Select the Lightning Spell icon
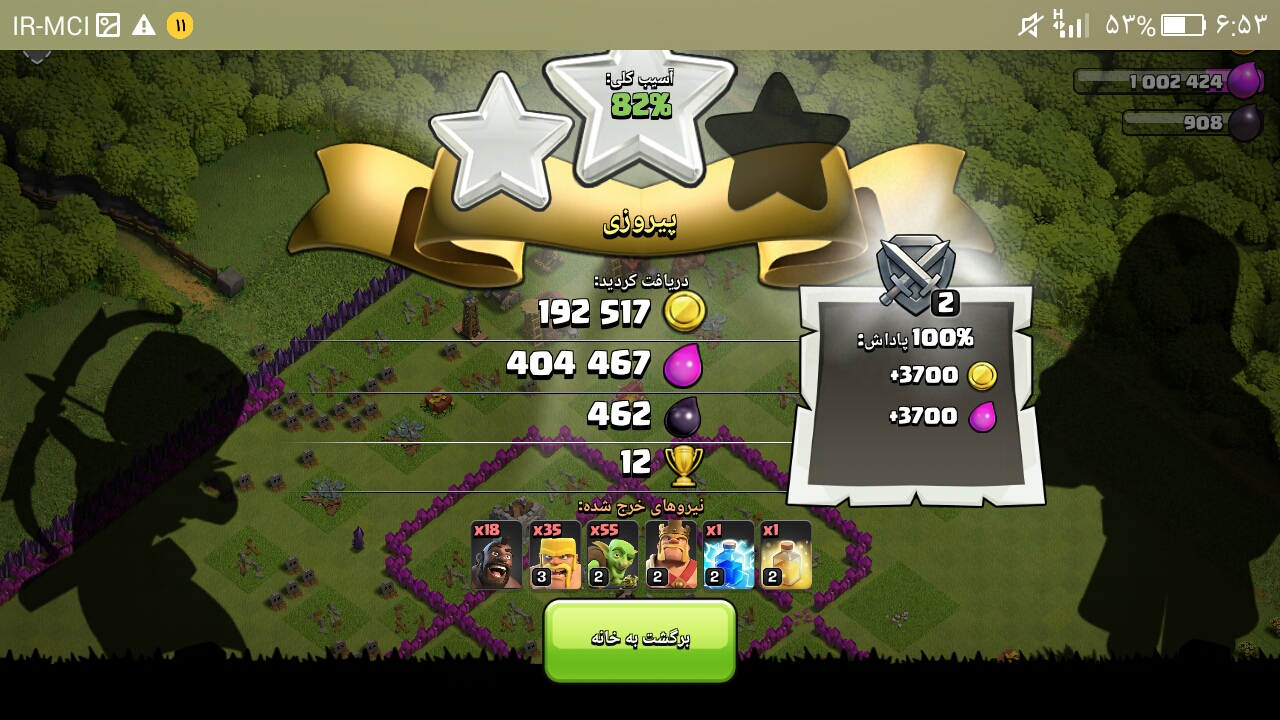 tap(729, 555)
